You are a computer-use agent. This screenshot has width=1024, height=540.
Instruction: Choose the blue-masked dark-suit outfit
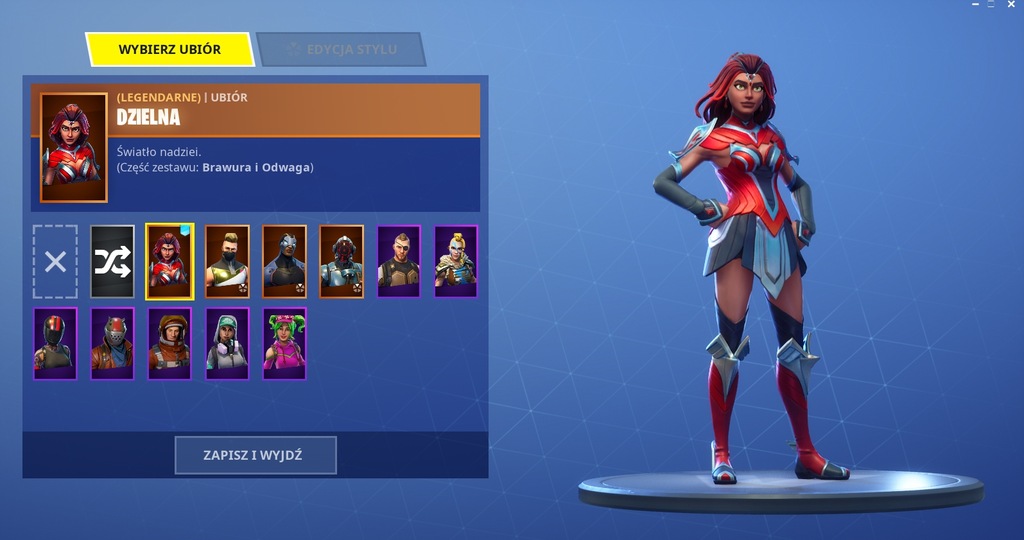pyautogui.click(x=285, y=262)
